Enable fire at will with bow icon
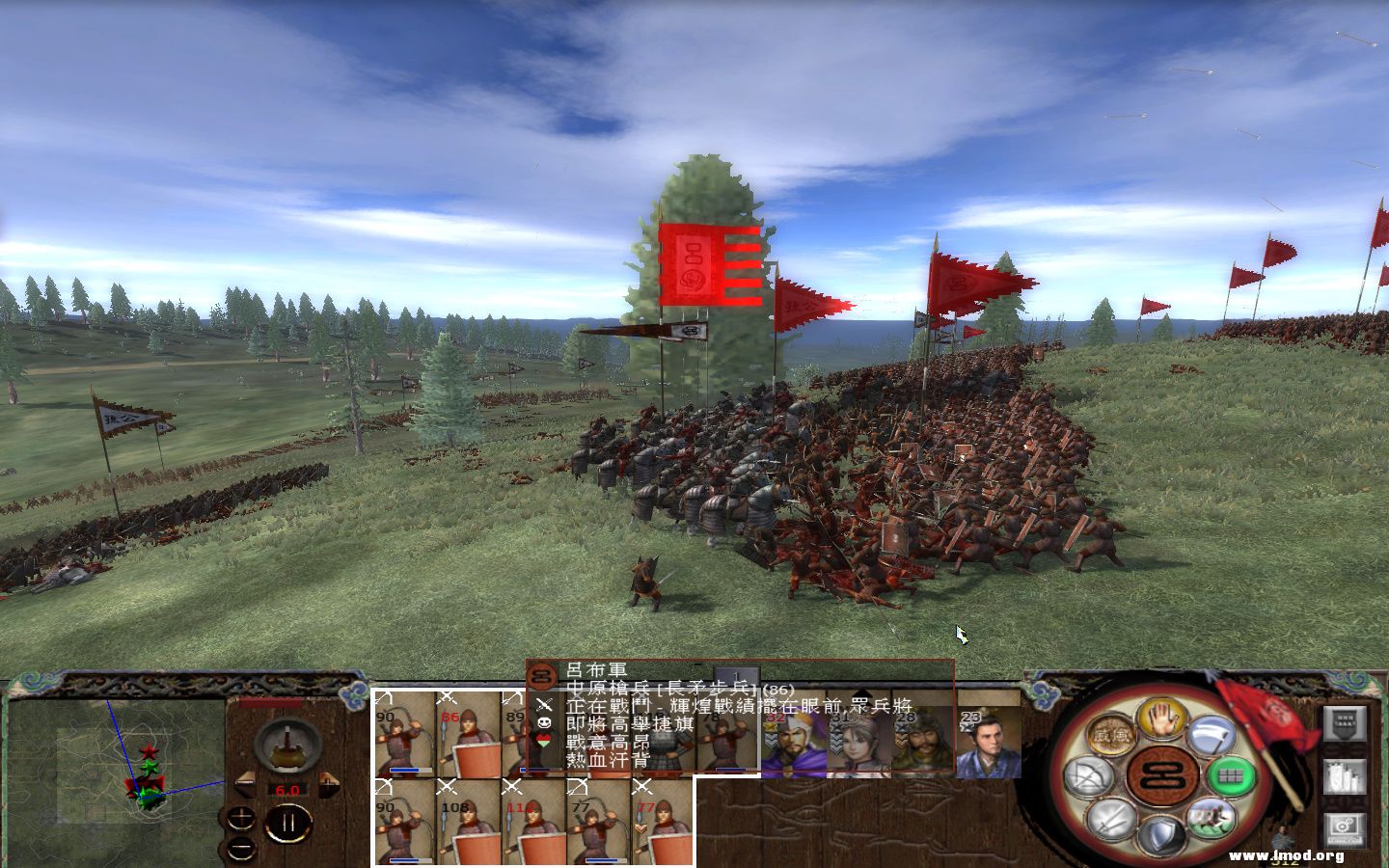This screenshot has width=1389, height=868. pyautogui.click(x=1087, y=774)
